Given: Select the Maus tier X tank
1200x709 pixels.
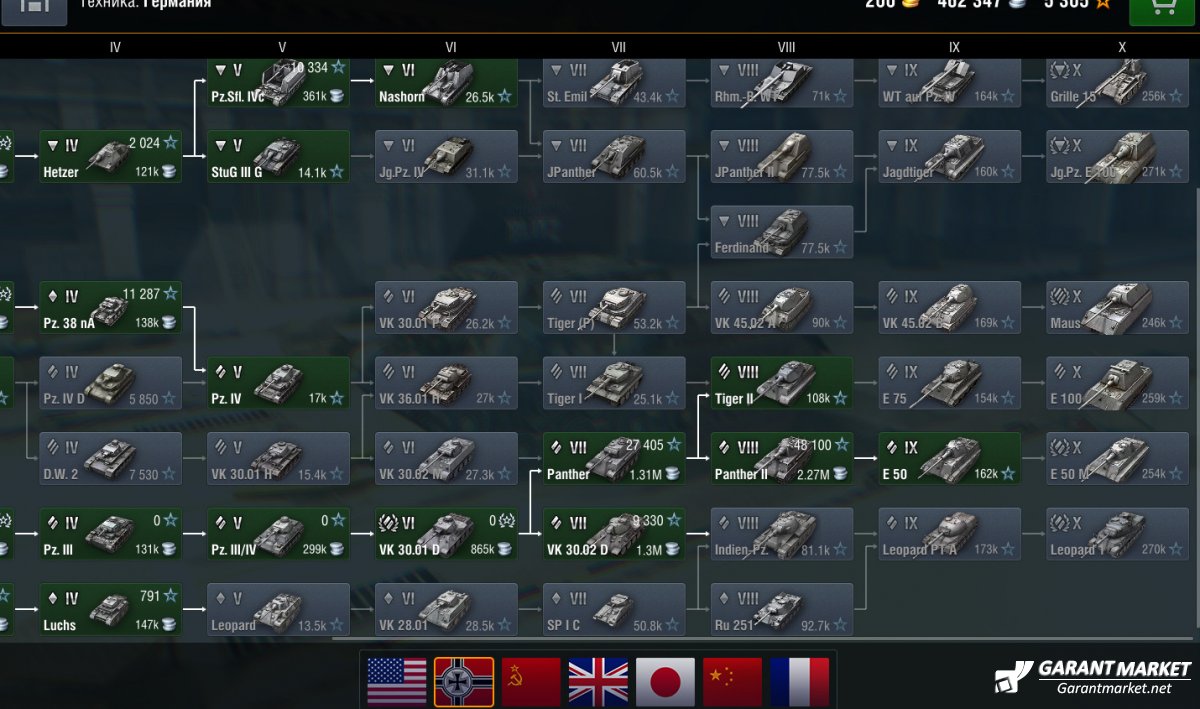Looking at the screenshot, I should [1117, 308].
